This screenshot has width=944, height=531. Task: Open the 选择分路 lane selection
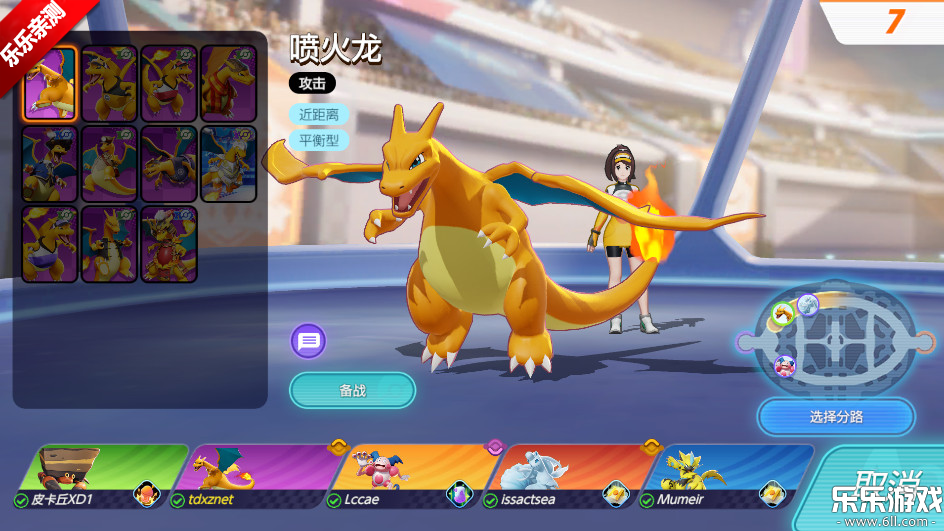[836, 417]
